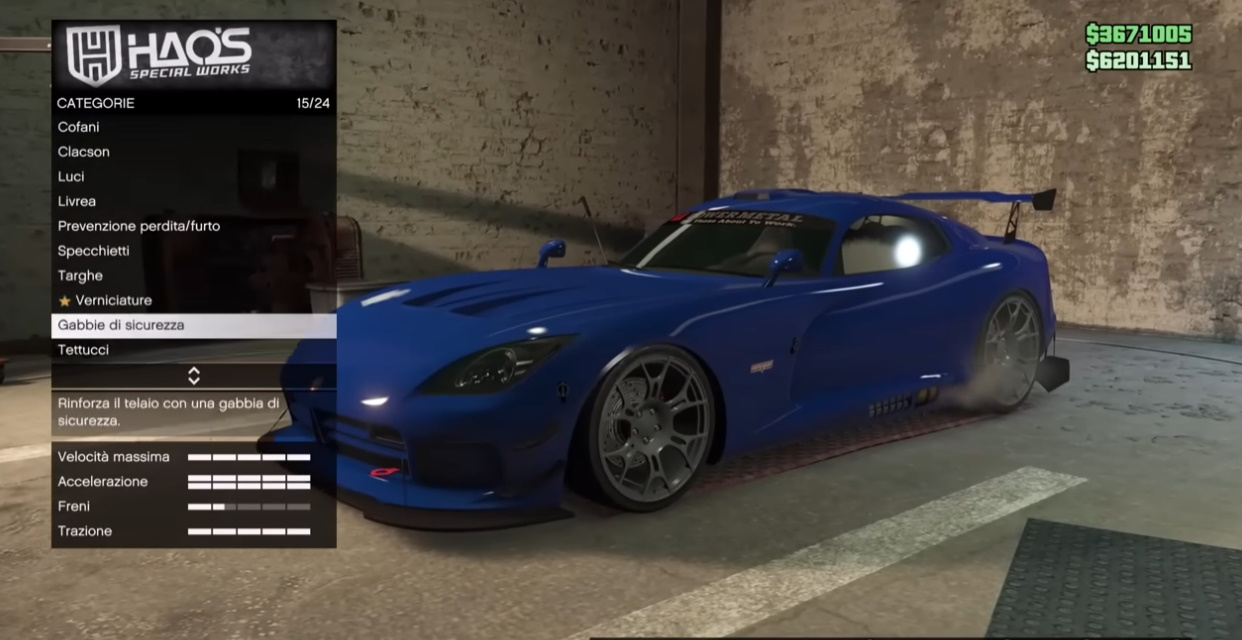Open the Specchietti category
The image size is (1242, 640).
(x=193, y=251)
